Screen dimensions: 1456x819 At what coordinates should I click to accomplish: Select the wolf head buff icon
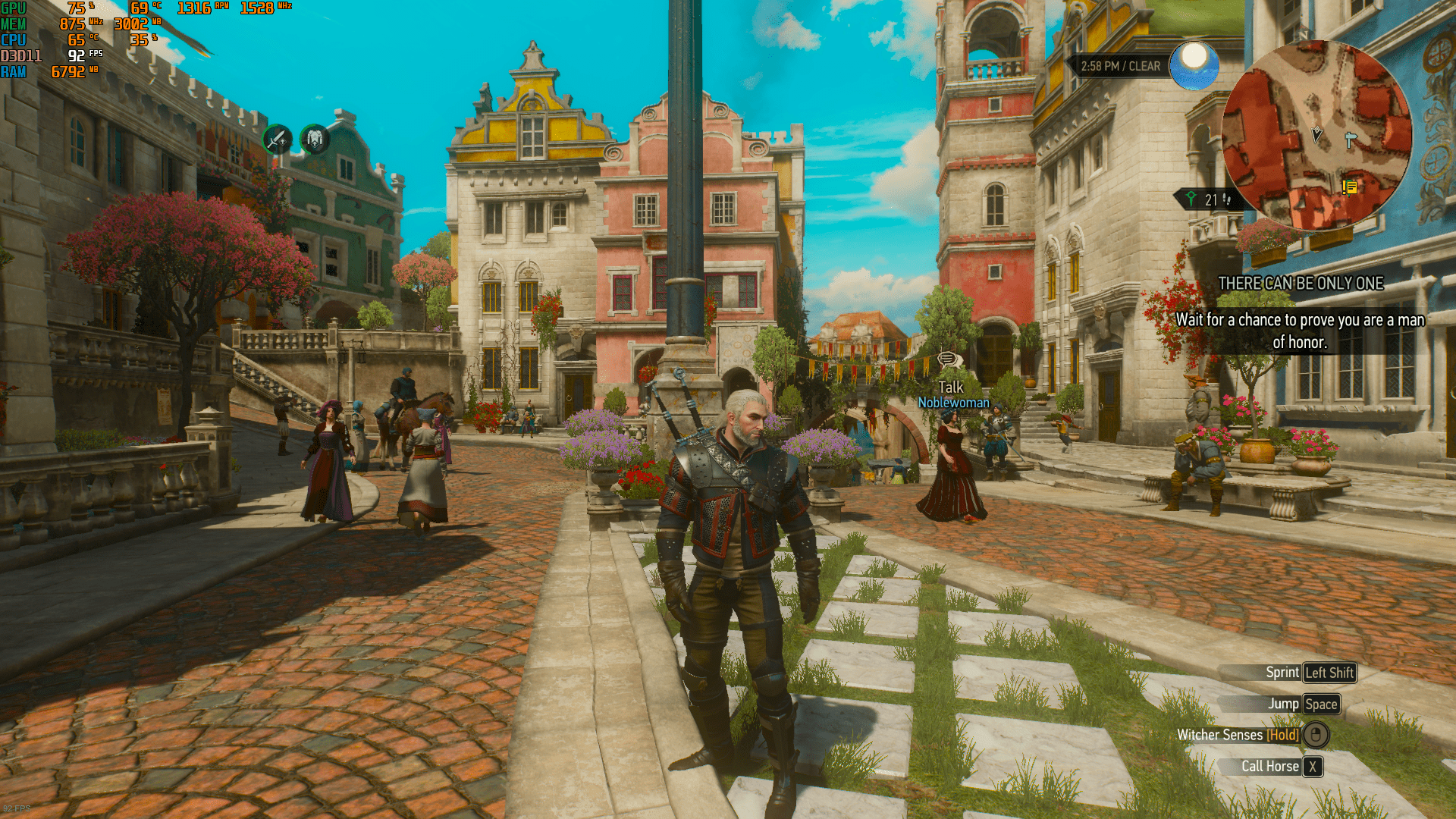tap(315, 139)
